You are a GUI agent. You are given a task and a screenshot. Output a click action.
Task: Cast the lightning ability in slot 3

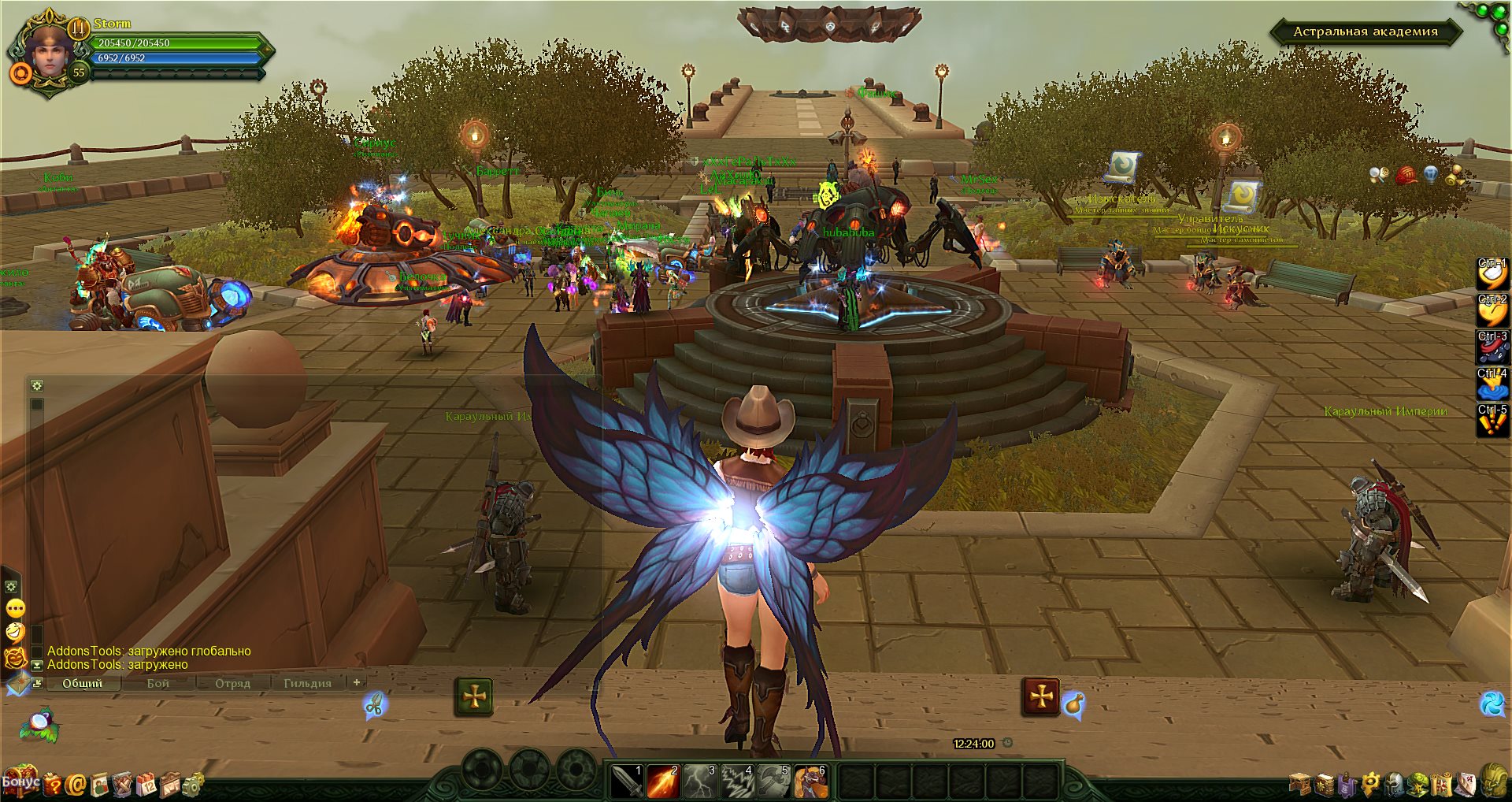point(700,782)
